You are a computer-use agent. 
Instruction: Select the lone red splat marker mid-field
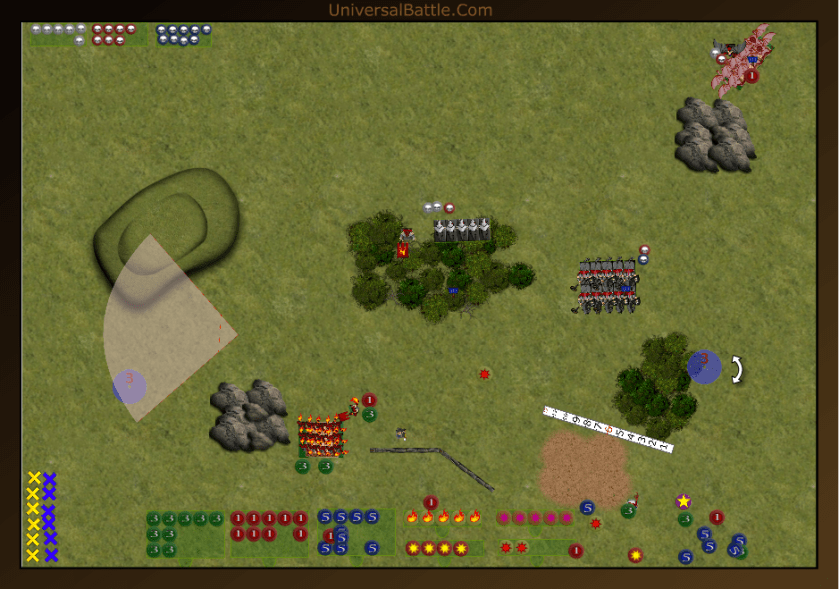(484, 374)
